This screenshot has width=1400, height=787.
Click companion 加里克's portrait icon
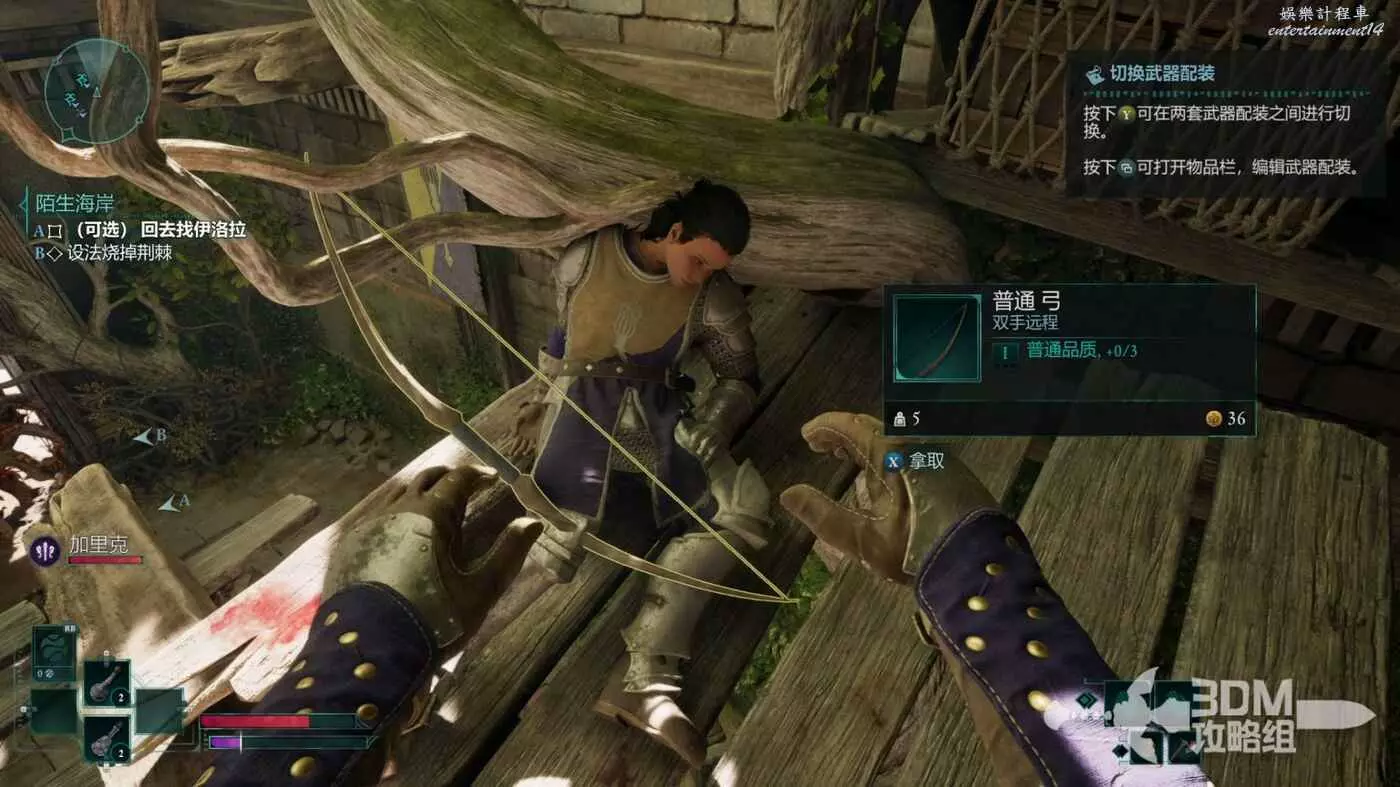(x=44, y=551)
